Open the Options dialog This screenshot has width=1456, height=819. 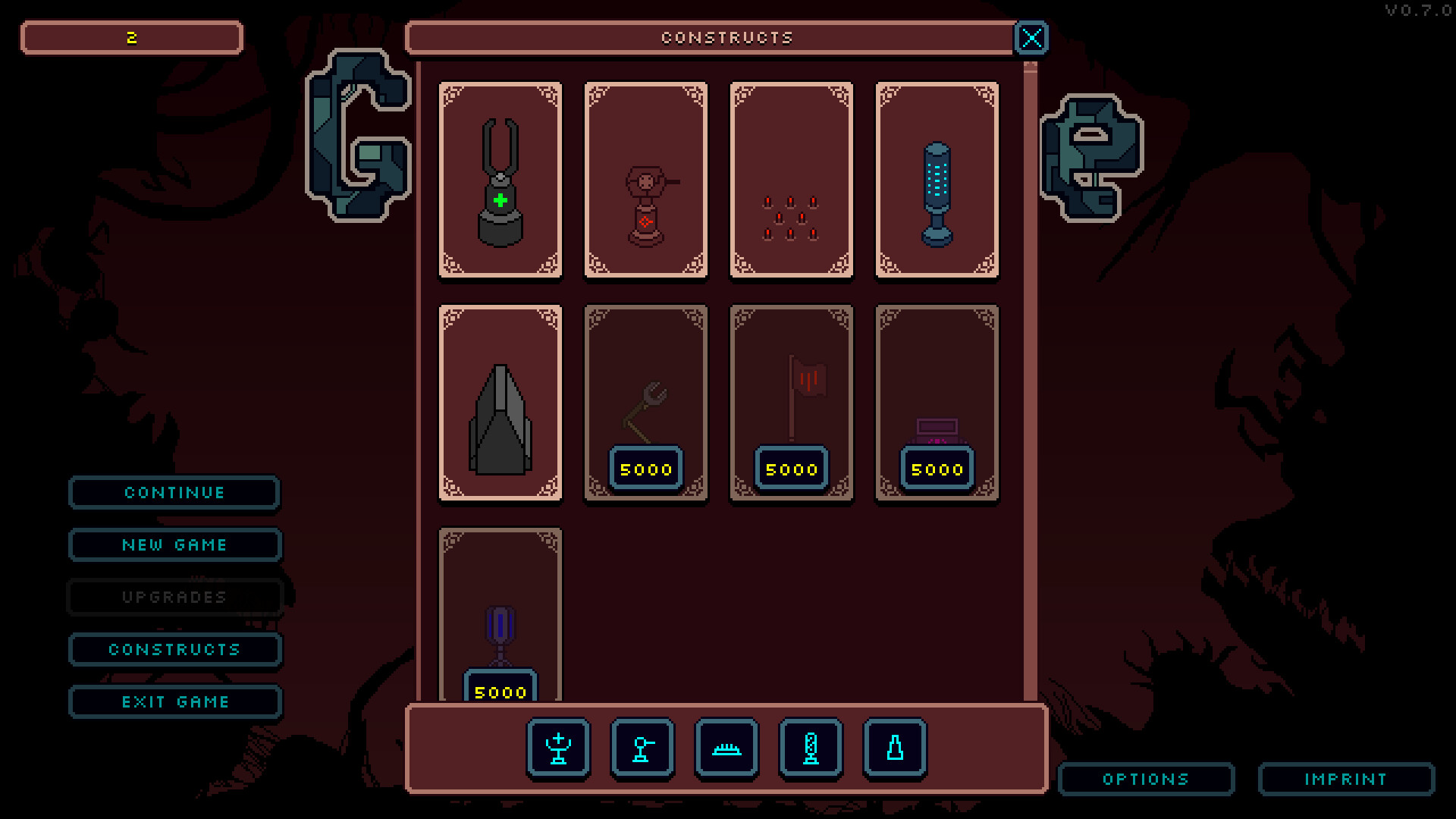pos(1146,779)
